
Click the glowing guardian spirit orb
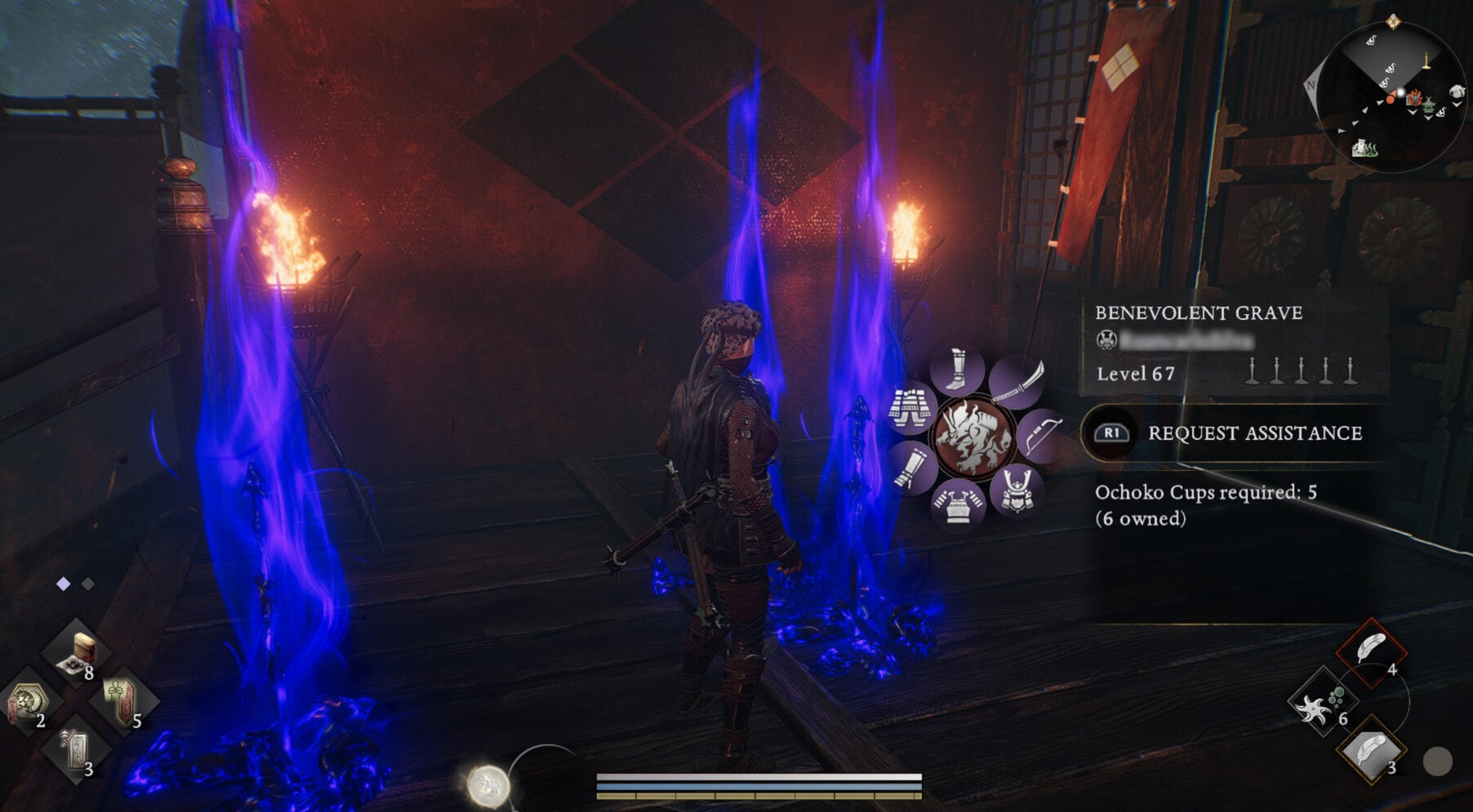tap(487, 785)
